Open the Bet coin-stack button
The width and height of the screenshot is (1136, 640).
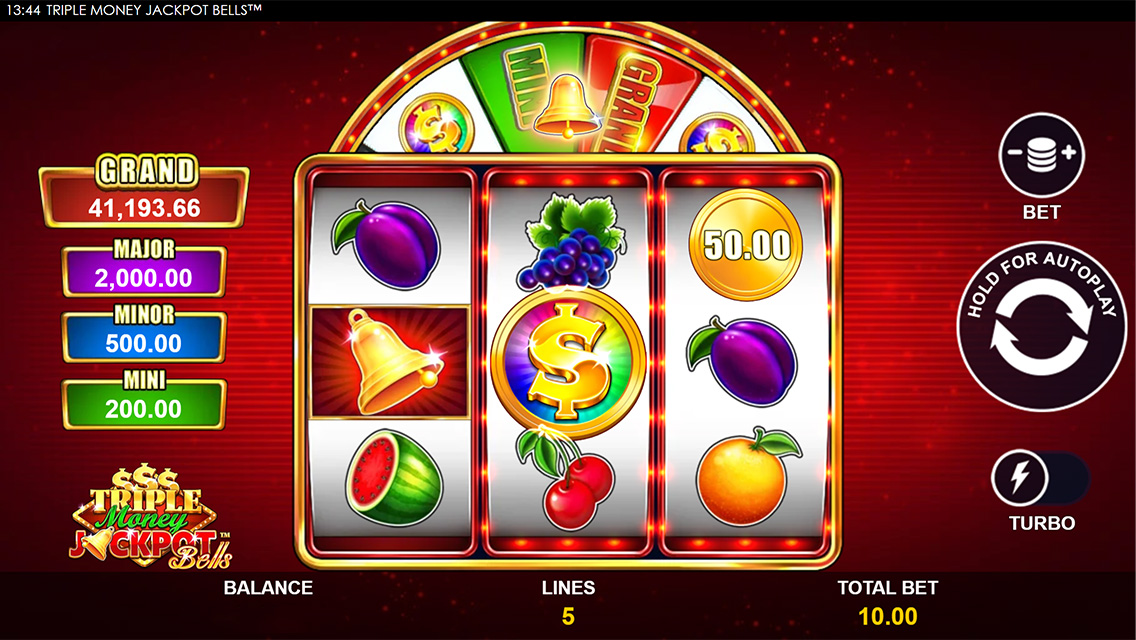click(1042, 155)
